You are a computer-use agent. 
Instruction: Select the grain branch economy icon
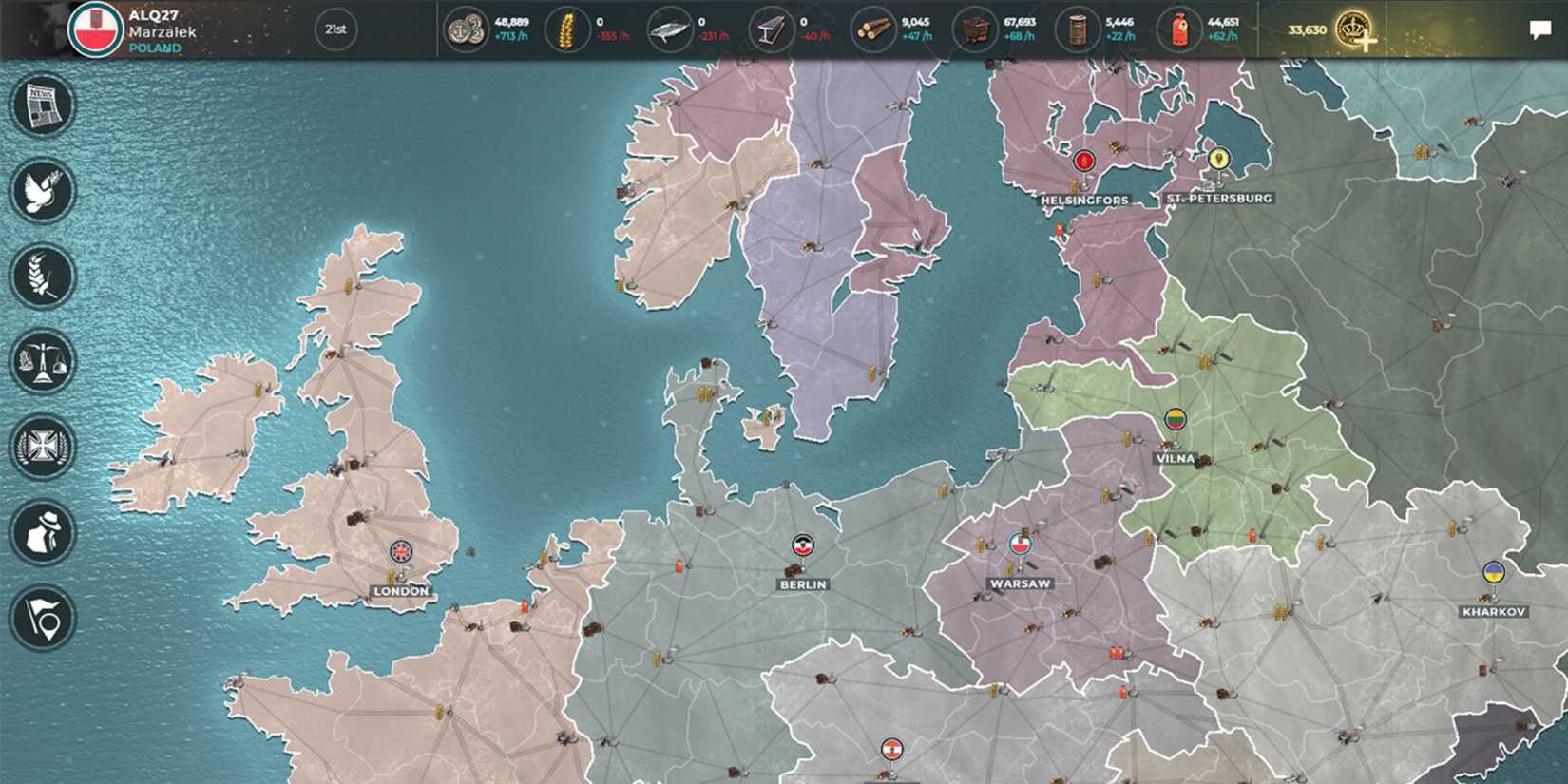click(41, 276)
